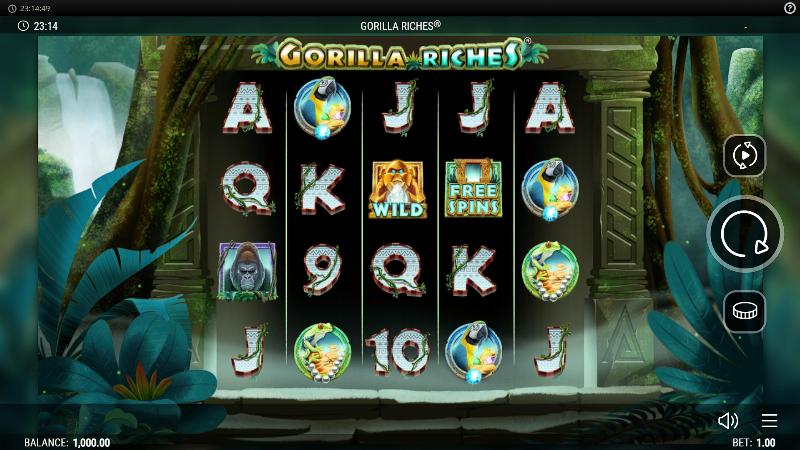Open the bet chip settings

(x=745, y=312)
